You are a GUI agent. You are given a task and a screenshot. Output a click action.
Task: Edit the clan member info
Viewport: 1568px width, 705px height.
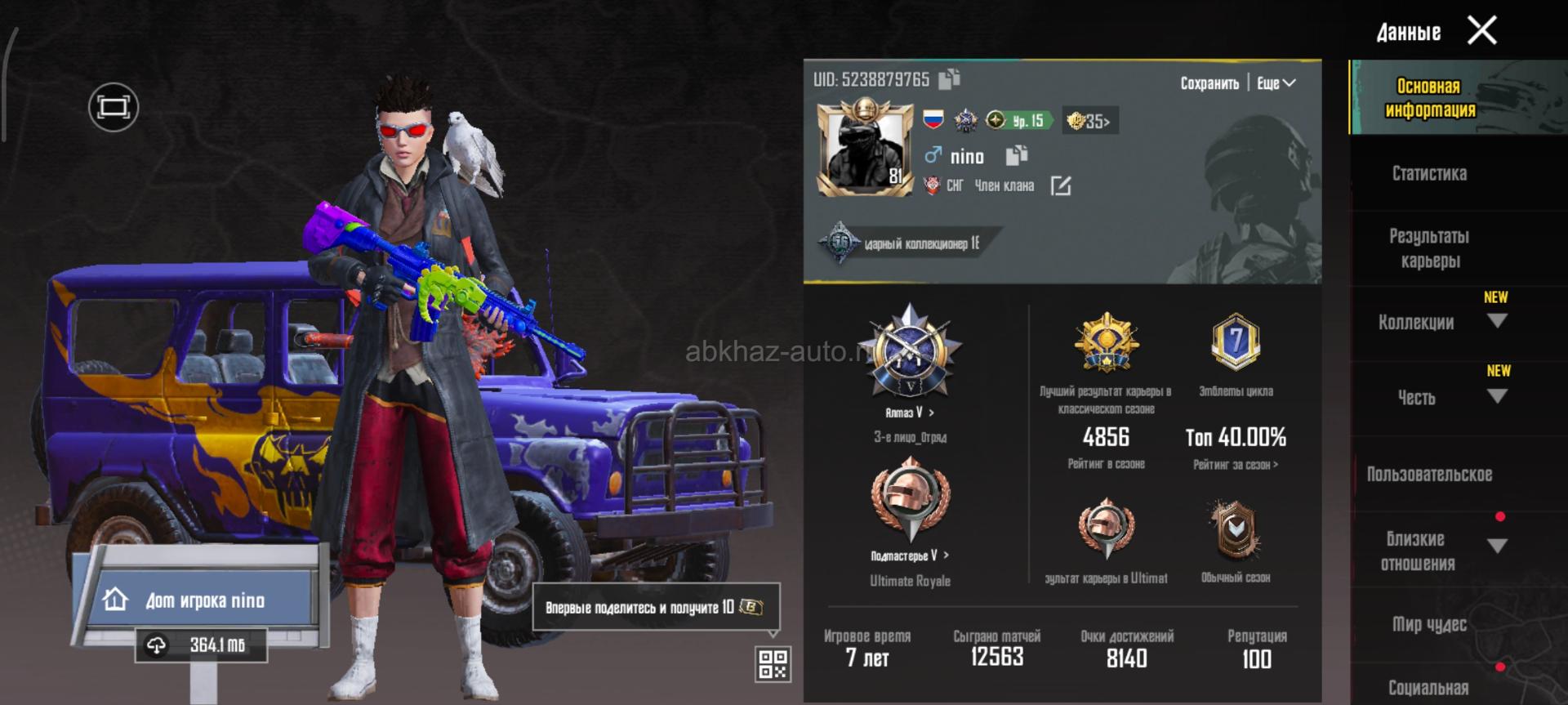click(x=1060, y=186)
